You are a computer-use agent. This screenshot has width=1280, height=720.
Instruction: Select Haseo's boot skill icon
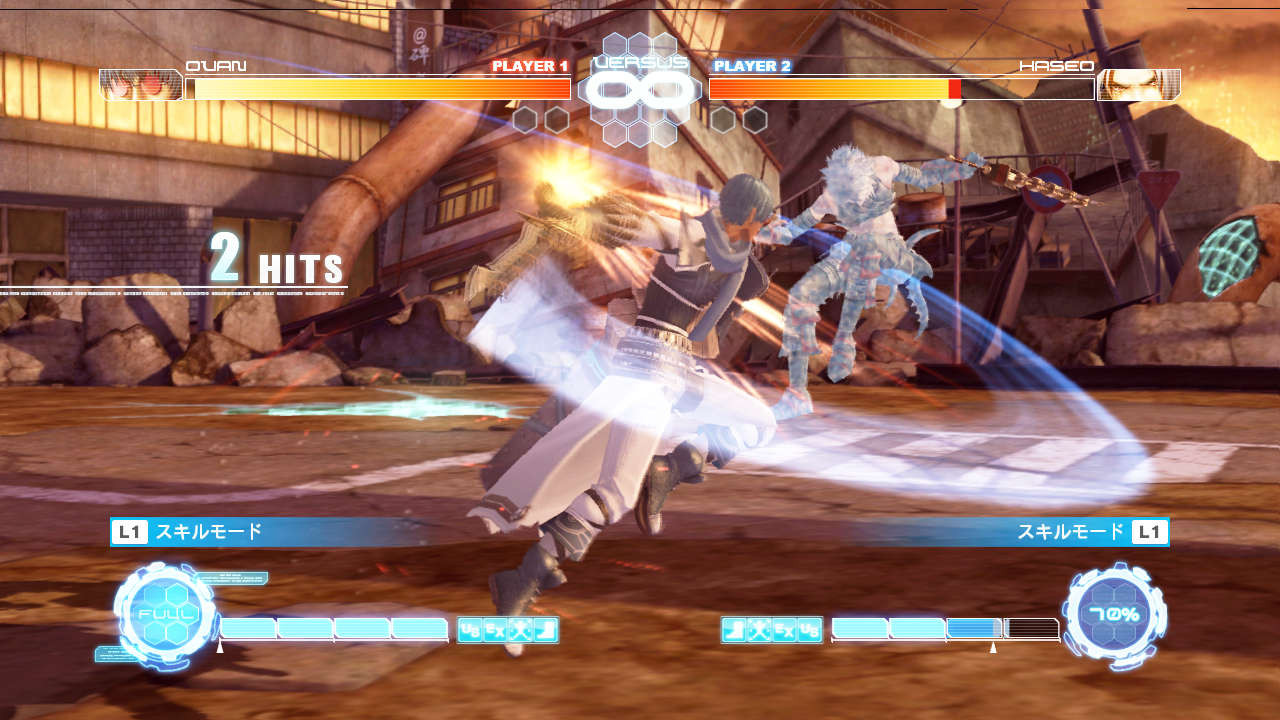coord(735,630)
